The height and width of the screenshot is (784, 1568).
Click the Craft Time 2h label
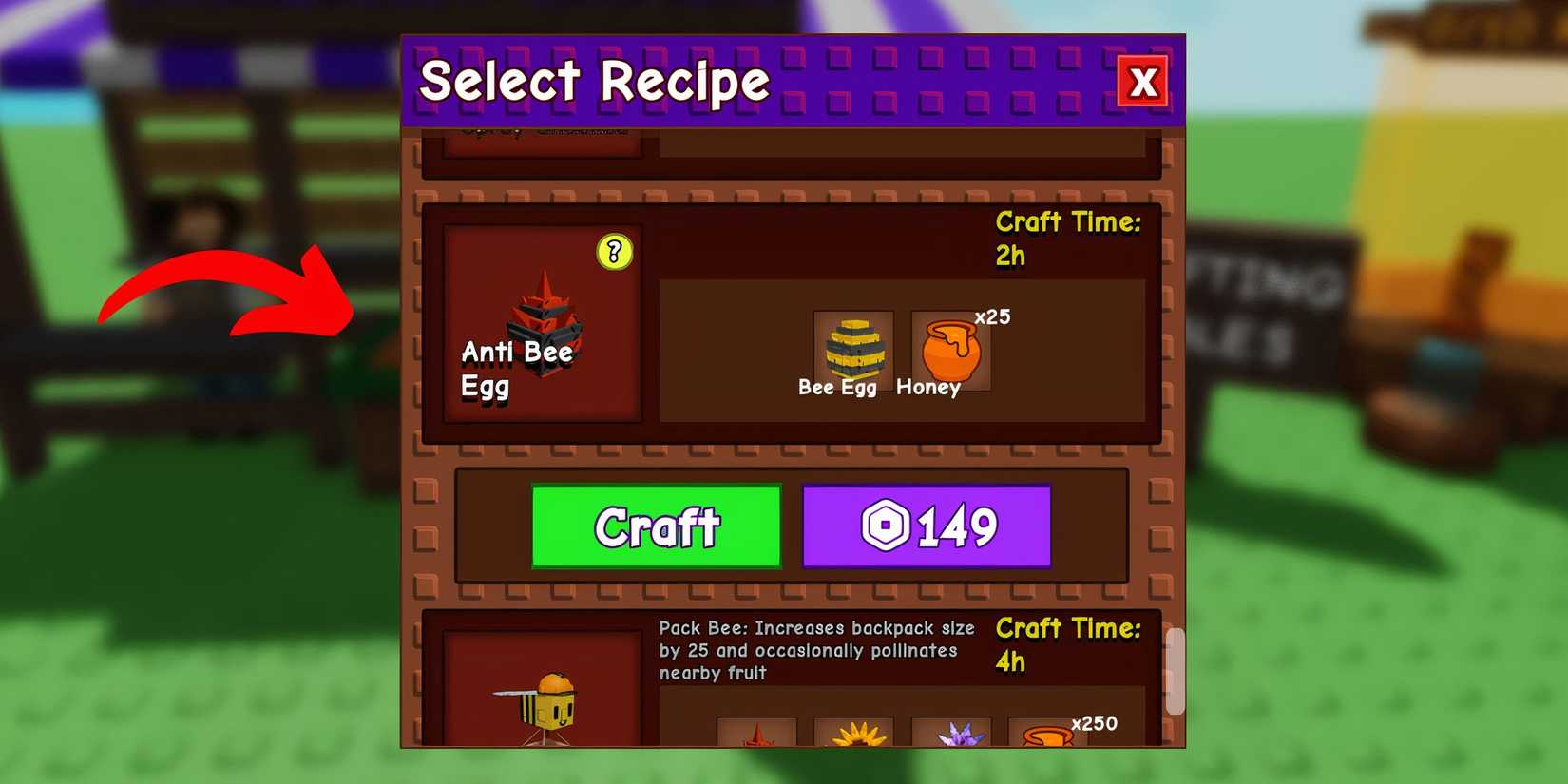click(1066, 238)
